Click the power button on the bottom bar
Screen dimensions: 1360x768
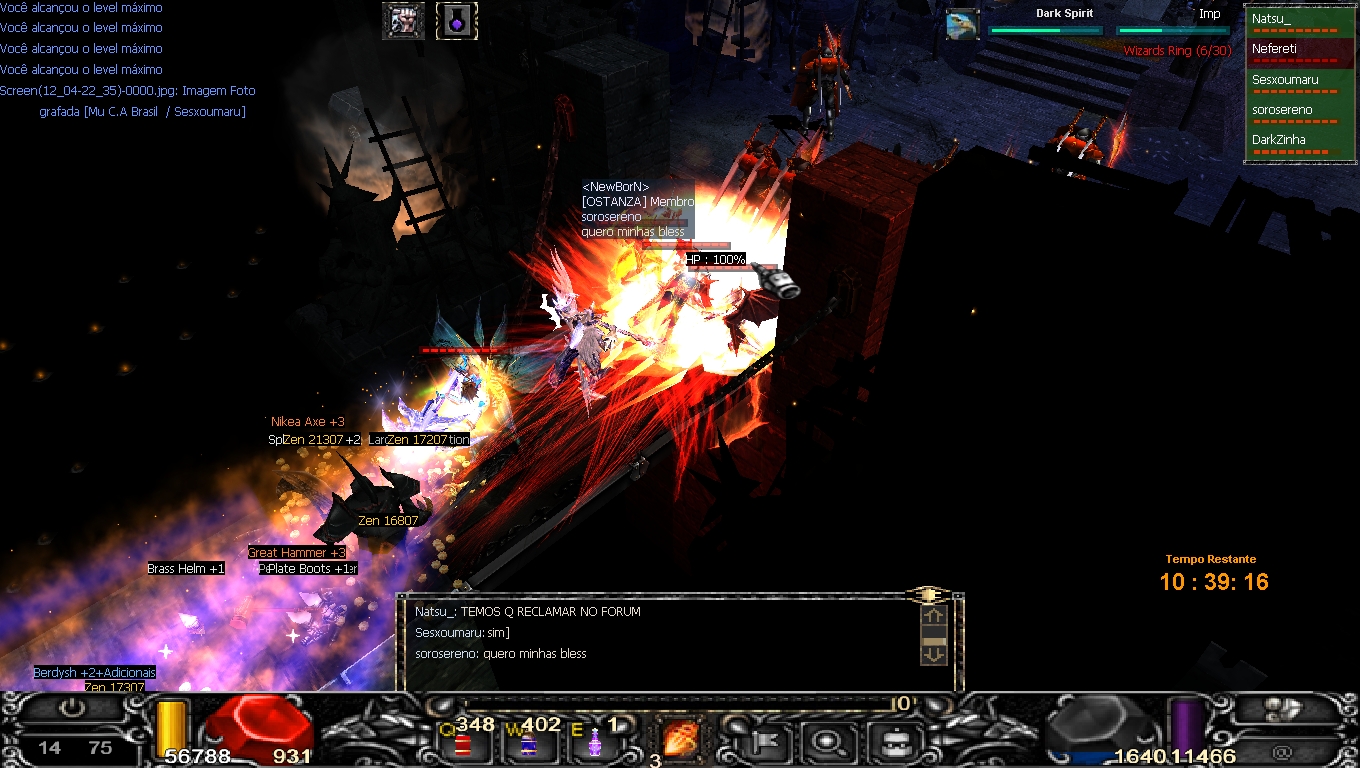(72, 708)
